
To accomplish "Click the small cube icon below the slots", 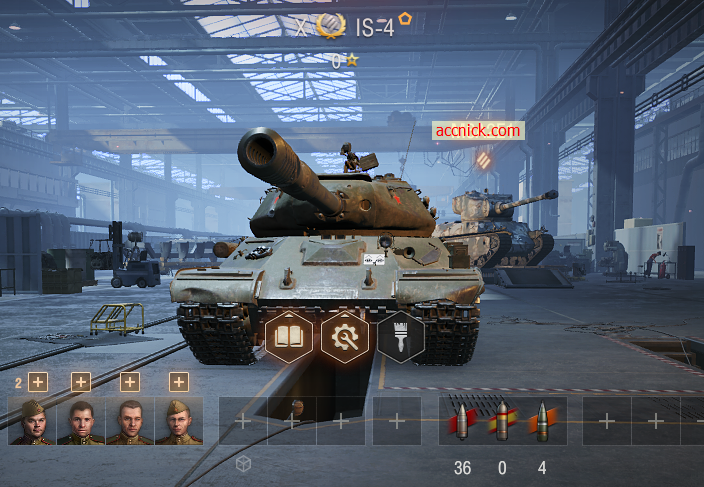I will click(x=243, y=464).
